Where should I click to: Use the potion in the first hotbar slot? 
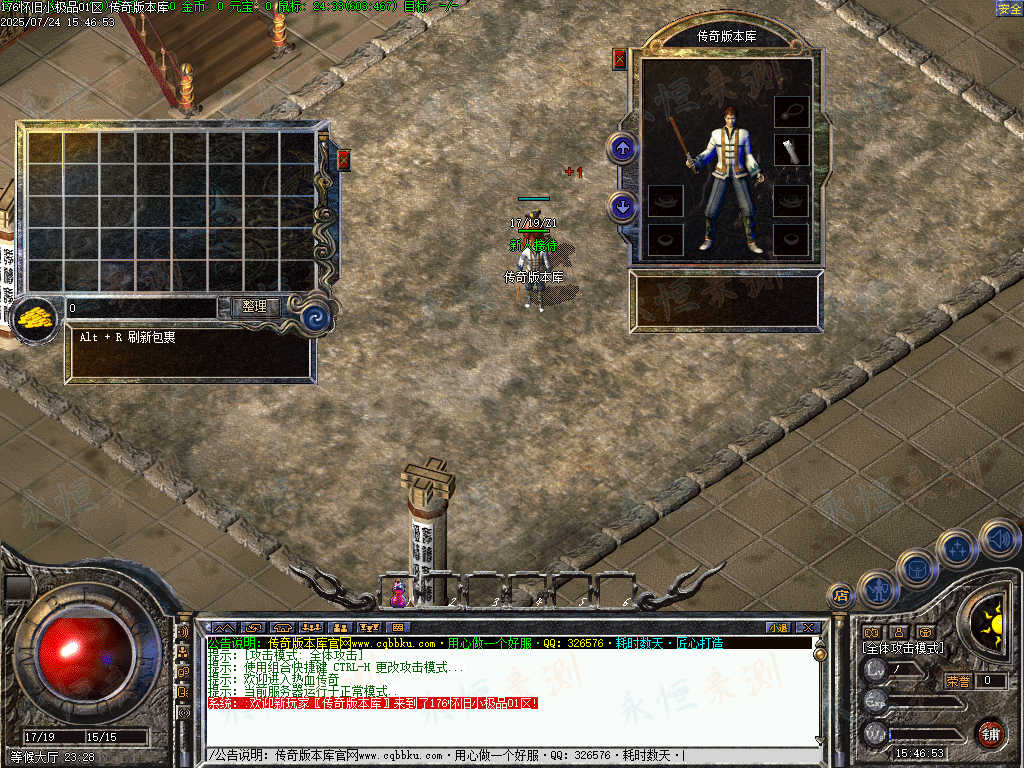[x=399, y=594]
